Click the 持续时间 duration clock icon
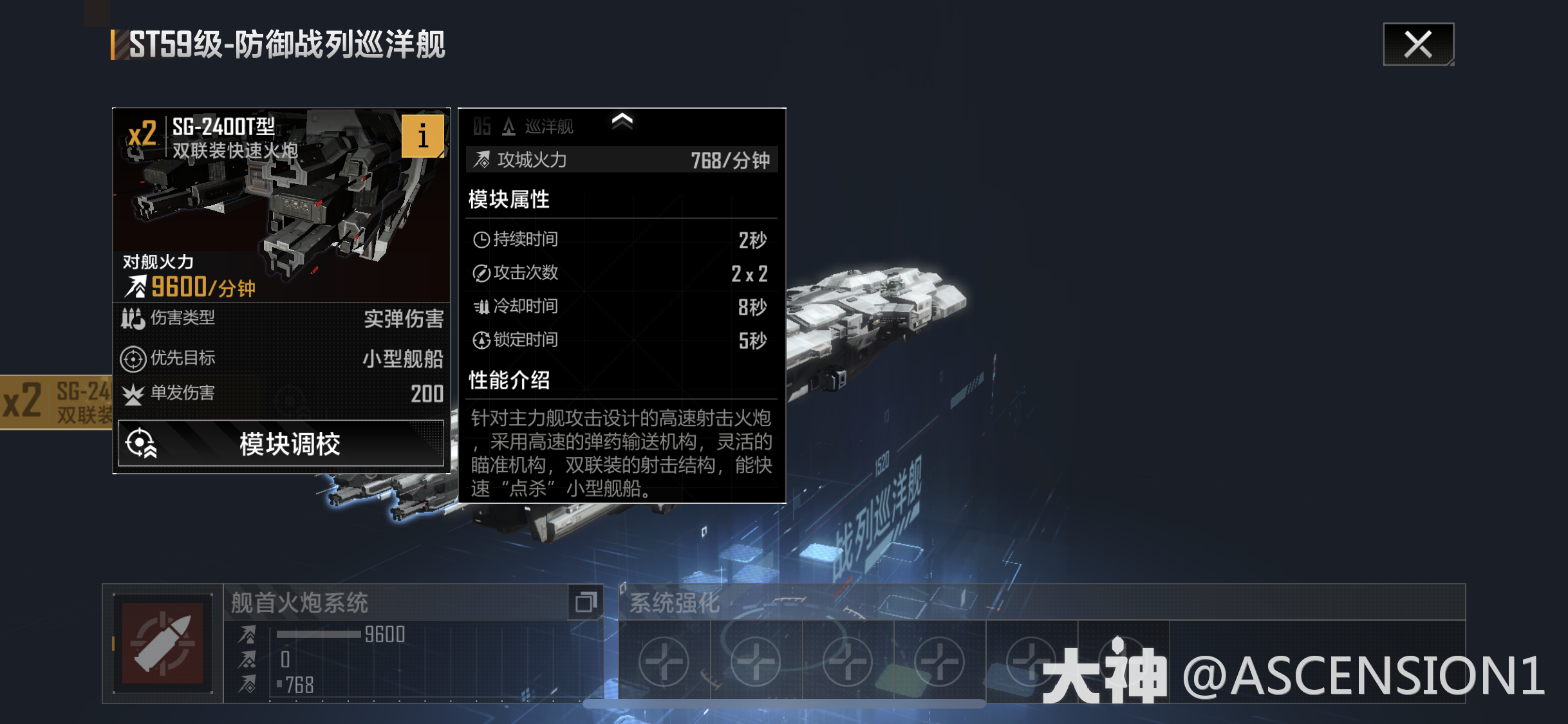The image size is (1568, 724). tap(481, 238)
